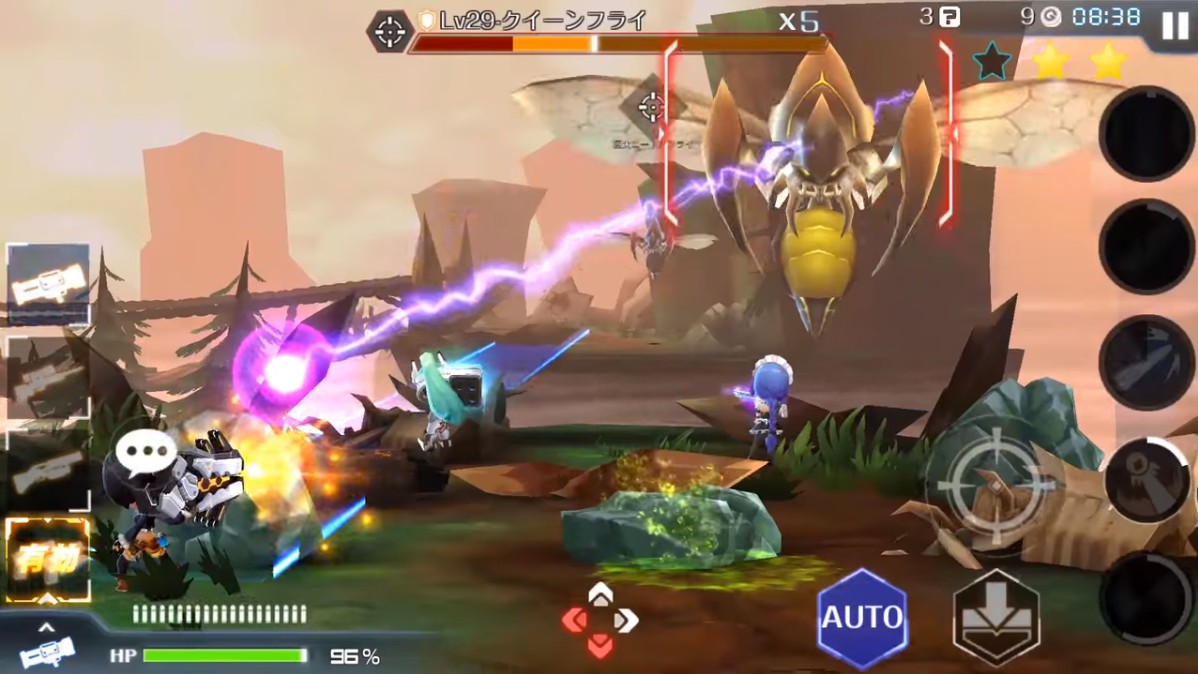Tap the down arrow on movement pad
Viewport: 1198px width, 674px height.
tap(600, 646)
